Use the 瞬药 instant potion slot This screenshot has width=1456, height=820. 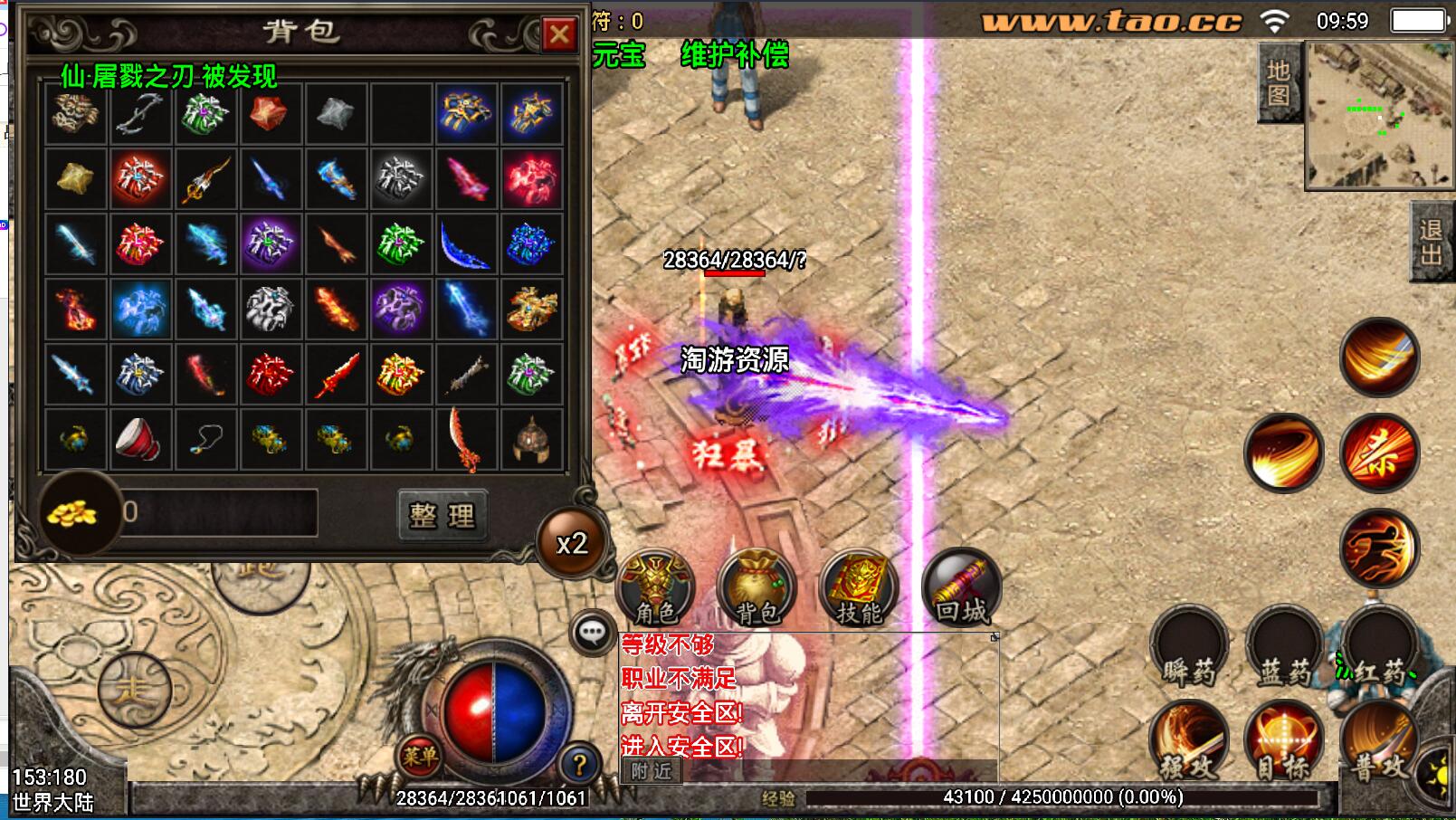point(1189,648)
